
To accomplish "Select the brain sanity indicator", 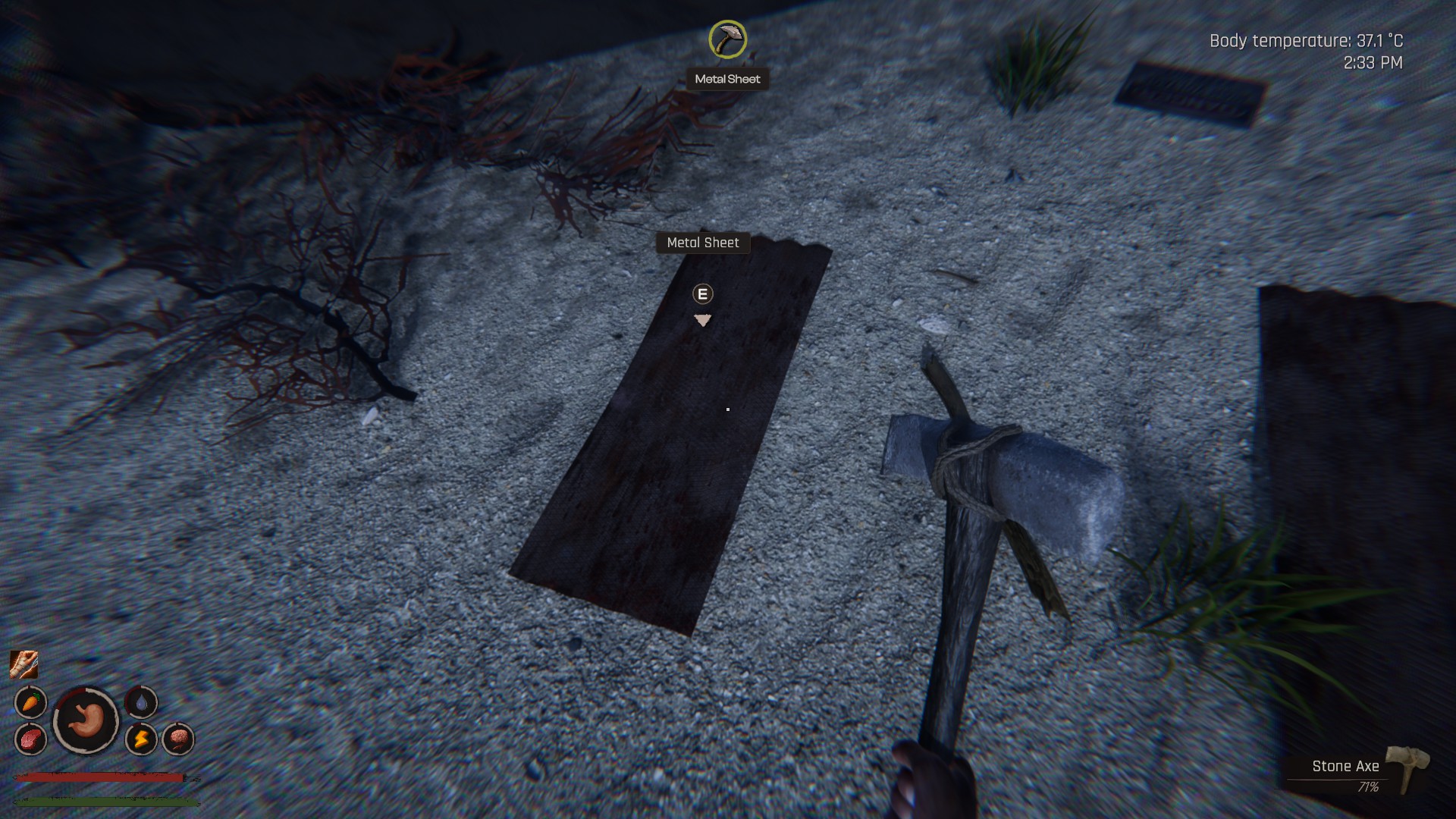I will (178, 739).
